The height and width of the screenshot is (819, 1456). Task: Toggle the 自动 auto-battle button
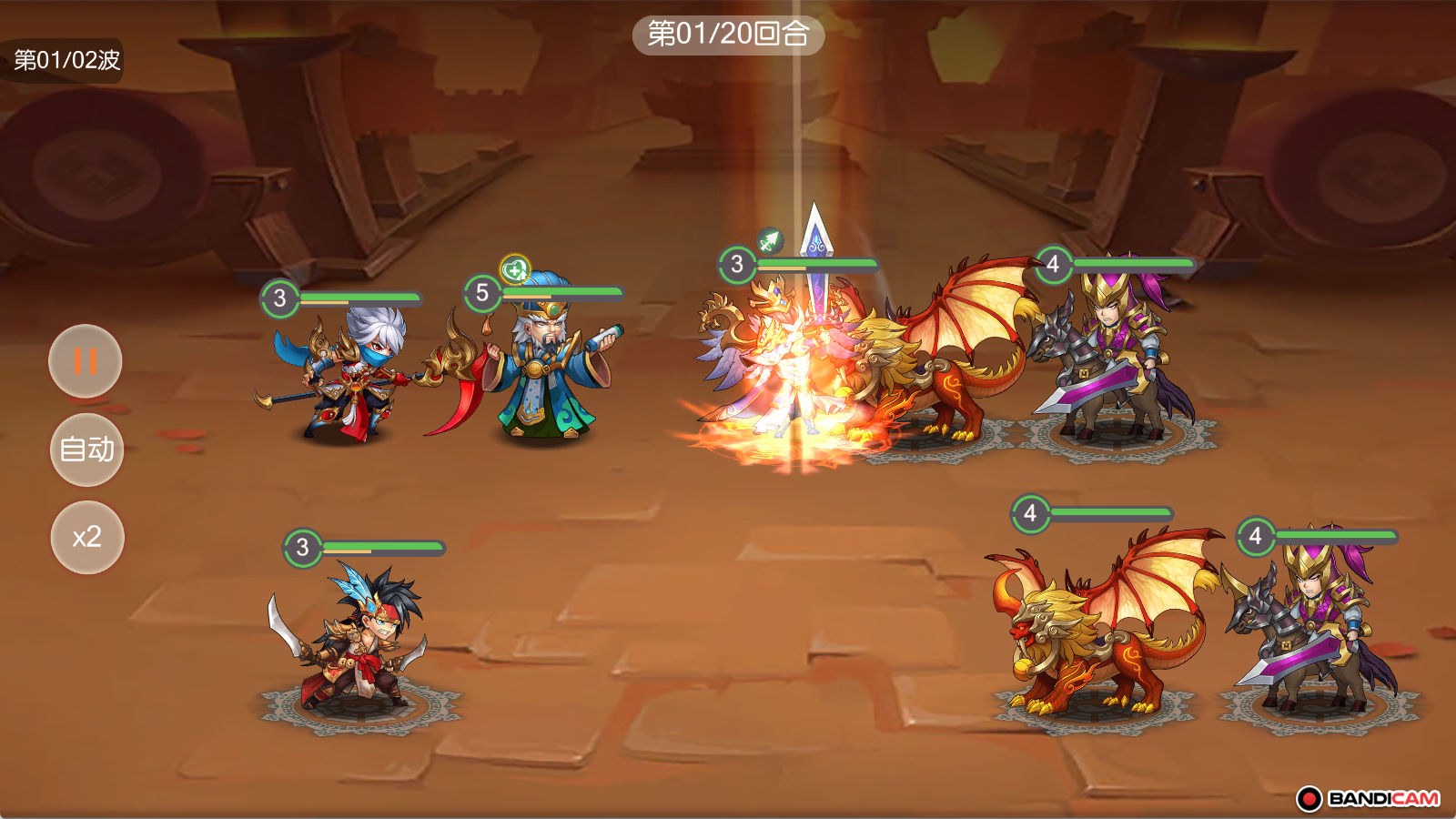tap(86, 450)
